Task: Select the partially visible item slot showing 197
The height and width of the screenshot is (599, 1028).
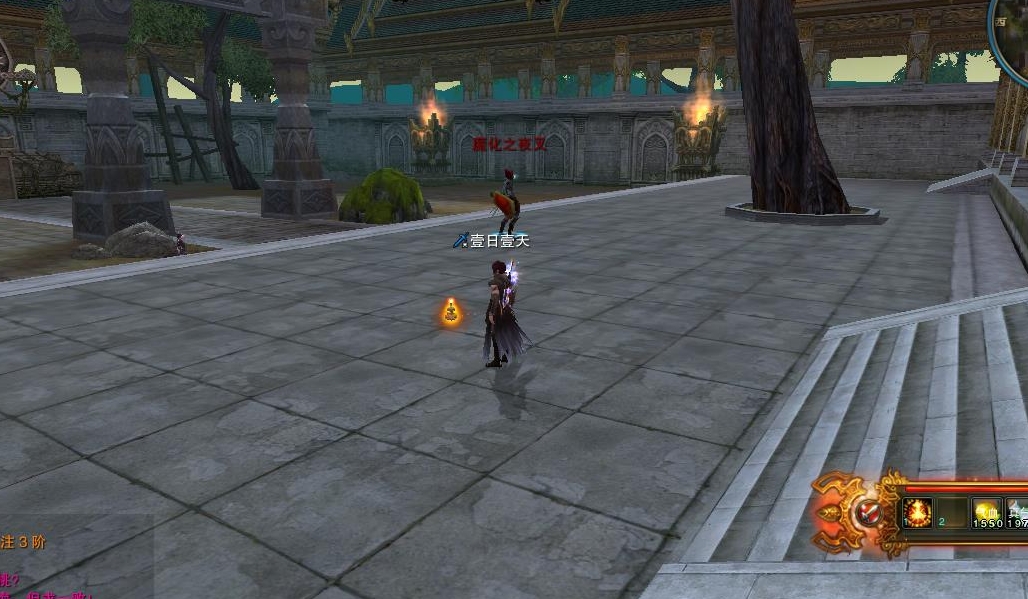Action: coord(1018,514)
